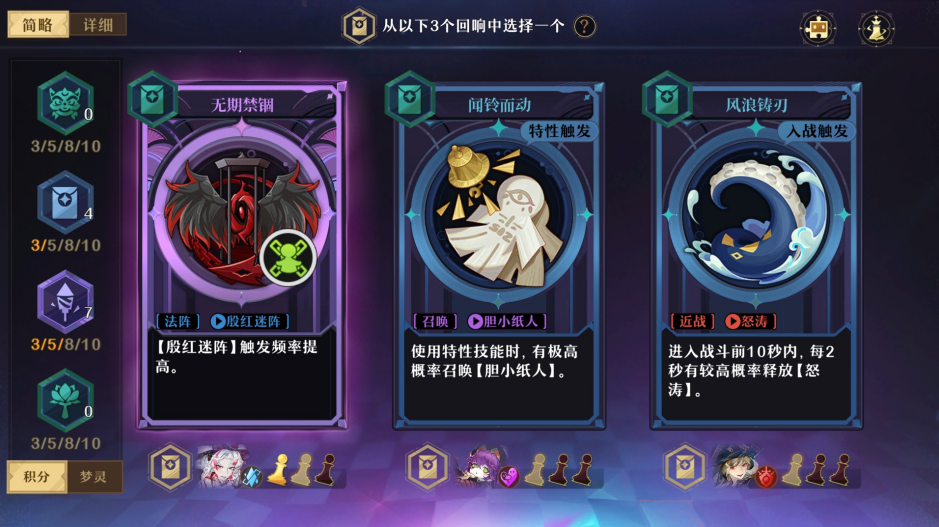Choose the 闻铃而动 echo card
This screenshot has width=939, height=527.
pos(497,250)
